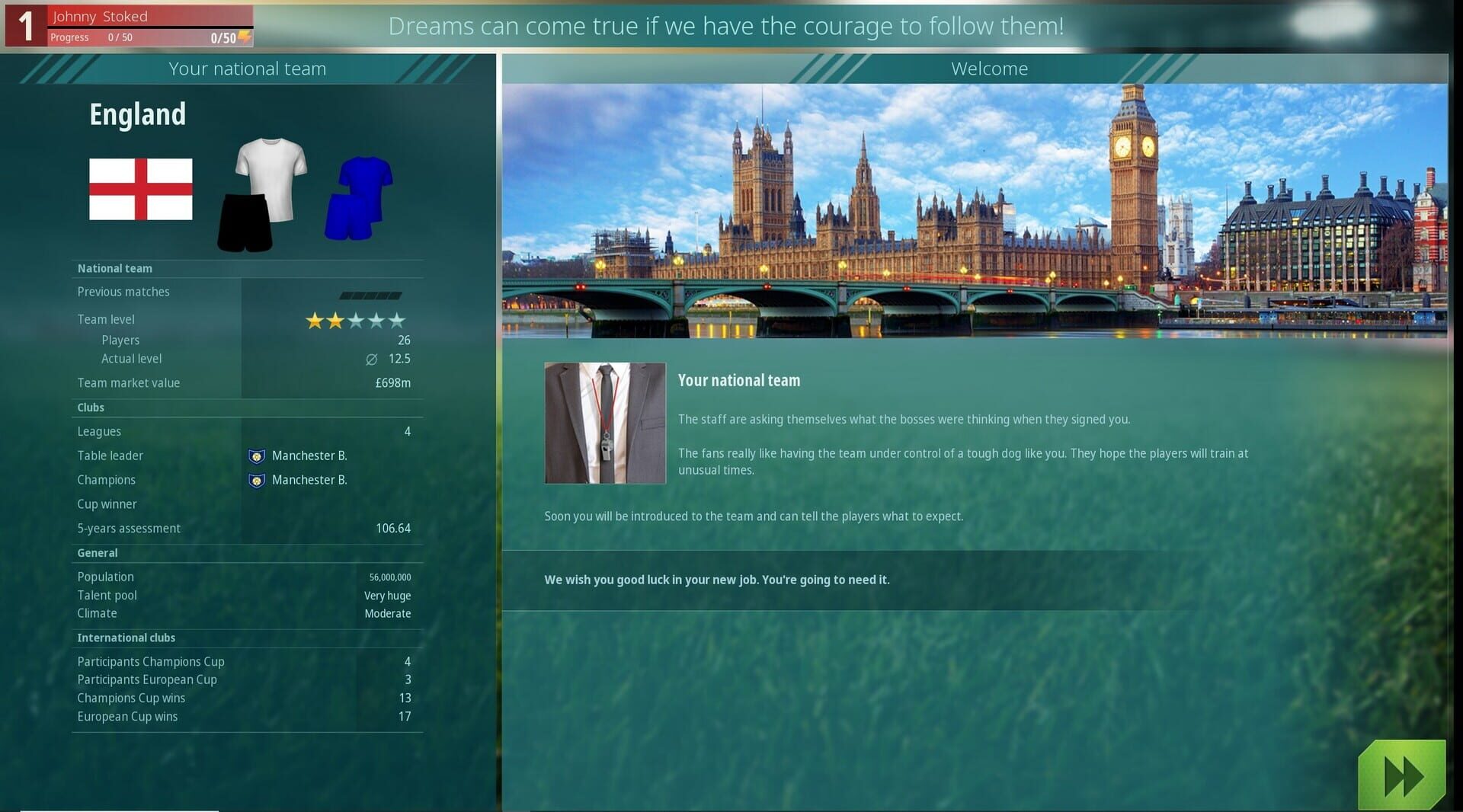Open Manchester B. from the Table leader row
Viewport: 1463px width, 812px height.
pos(309,456)
